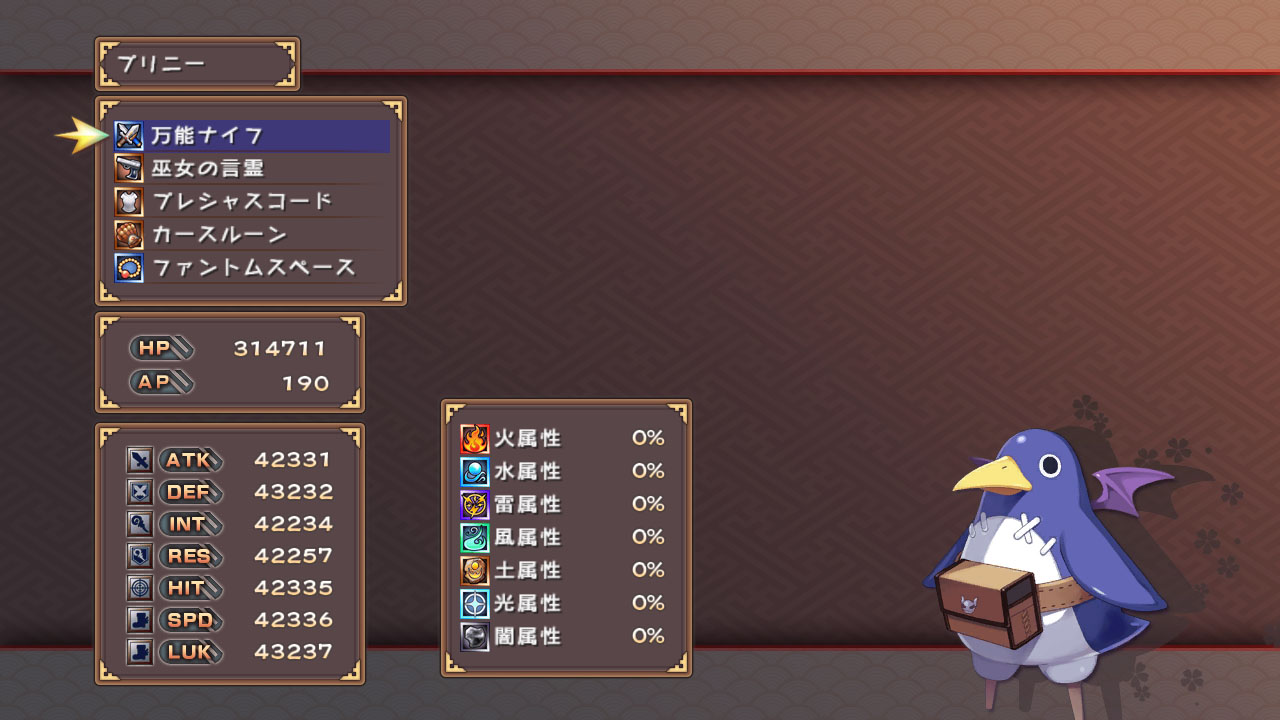
Task: Pick the カースルーン equipment entry
Action: pos(250,234)
